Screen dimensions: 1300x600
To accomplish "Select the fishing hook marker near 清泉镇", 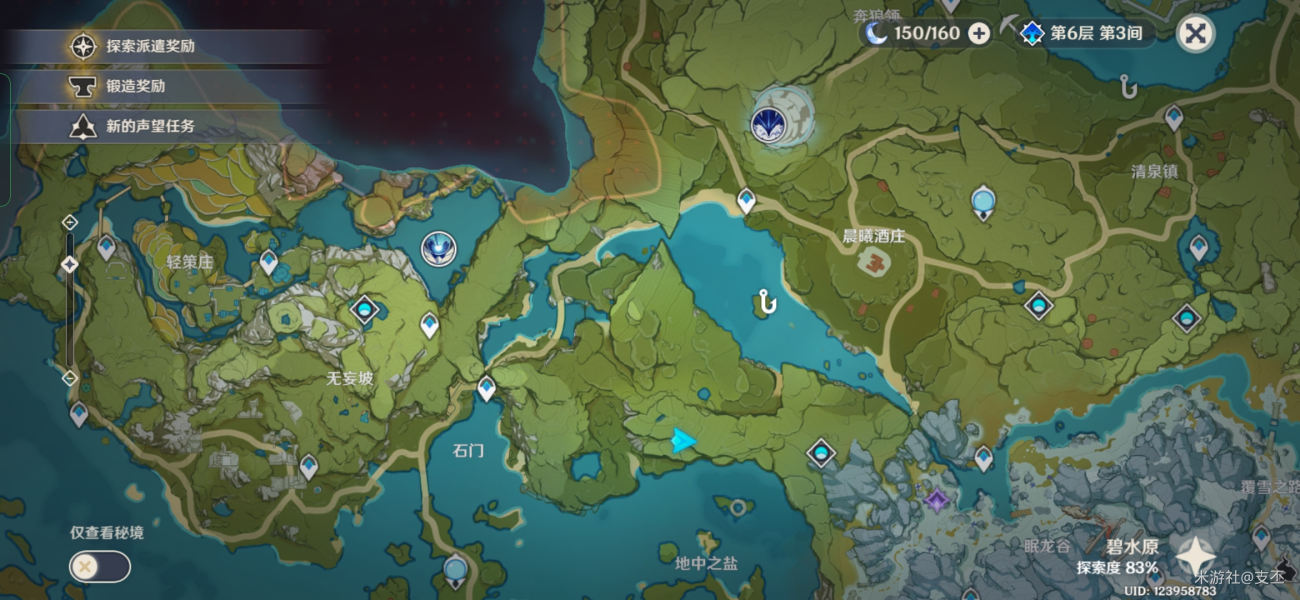I will (x=1130, y=88).
